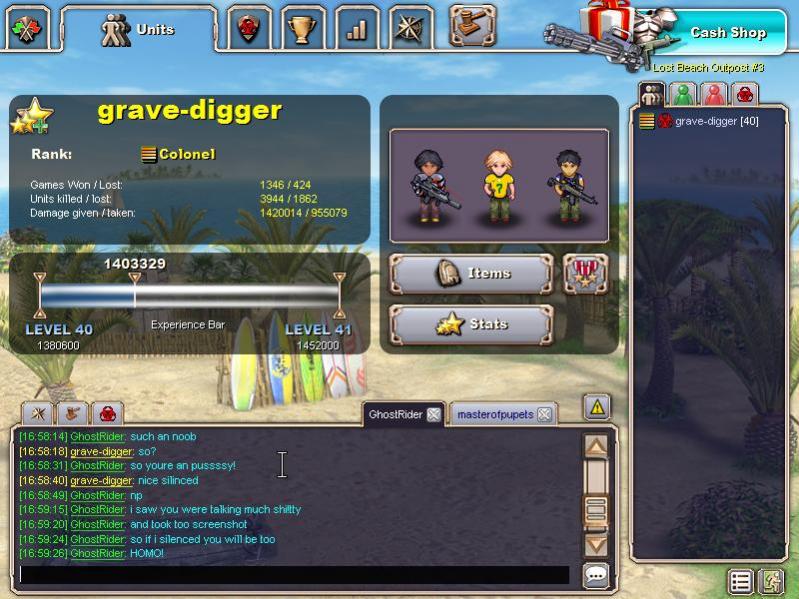Click the yellow warning triangle button
799x599 pixels.
coord(597,407)
